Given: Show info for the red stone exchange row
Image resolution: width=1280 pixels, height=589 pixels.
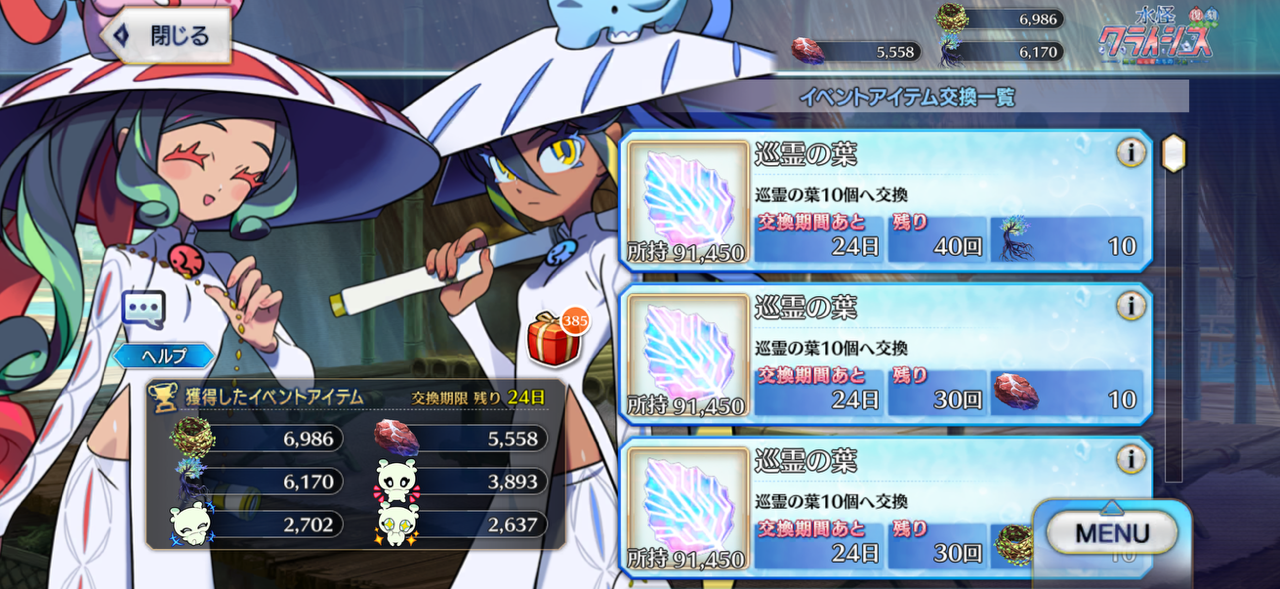Looking at the screenshot, I should click(x=1131, y=306).
